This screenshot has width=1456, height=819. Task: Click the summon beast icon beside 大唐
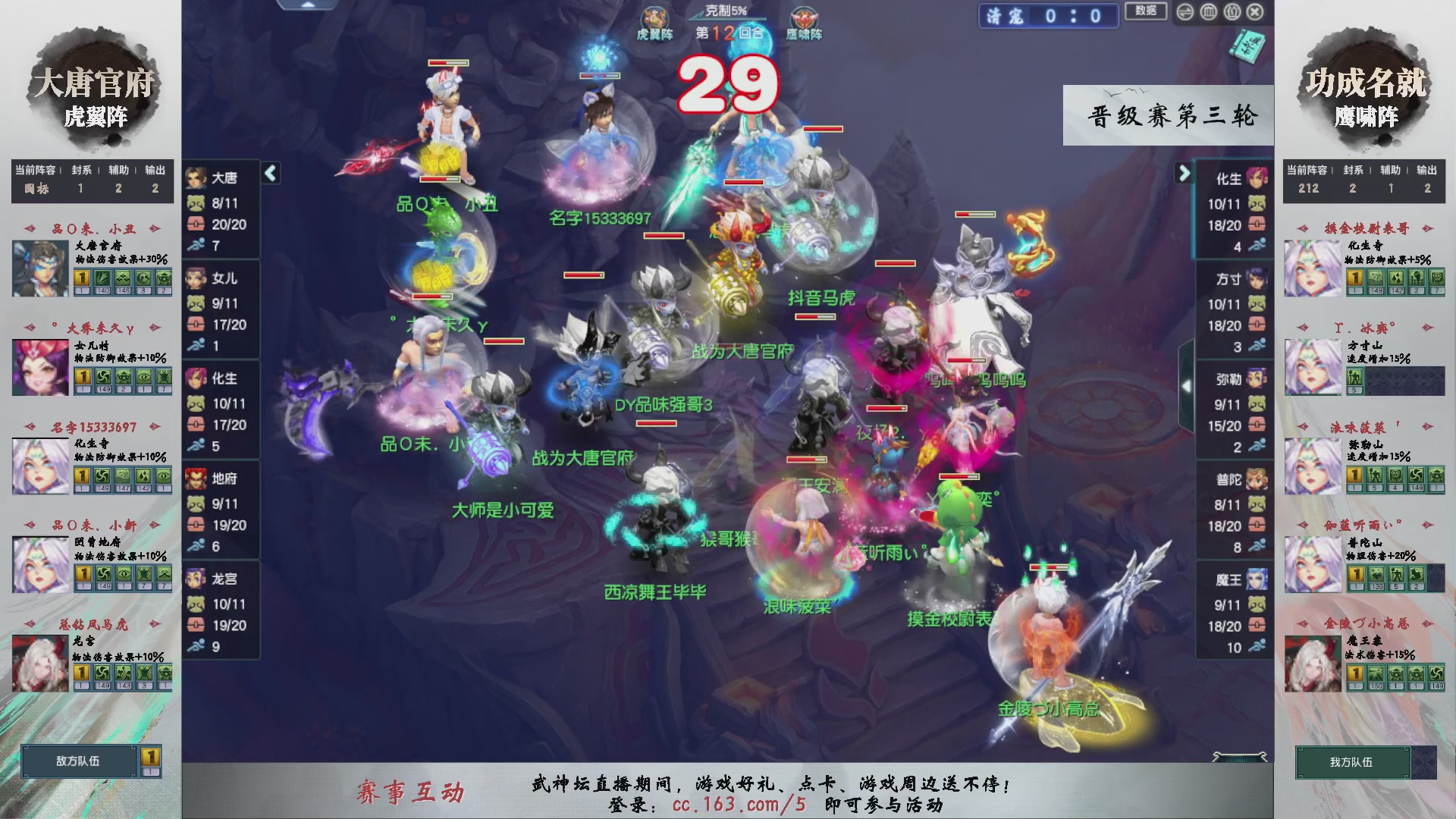point(196,205)
